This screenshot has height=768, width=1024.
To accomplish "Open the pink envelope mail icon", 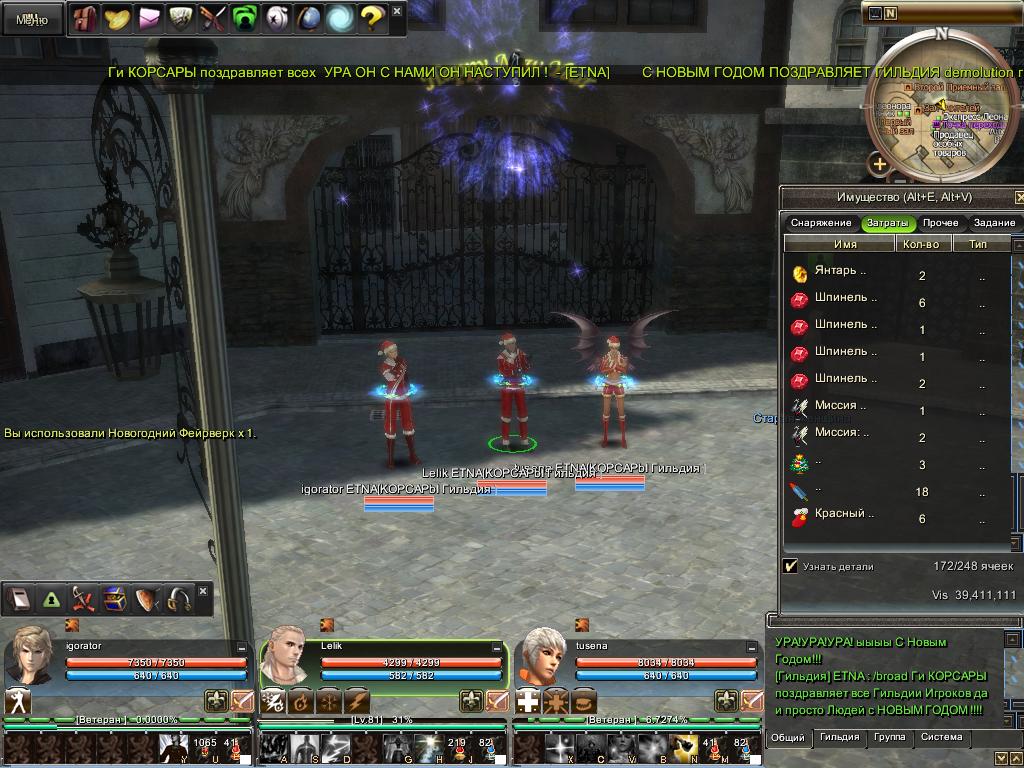I will (x=149, y=18).
